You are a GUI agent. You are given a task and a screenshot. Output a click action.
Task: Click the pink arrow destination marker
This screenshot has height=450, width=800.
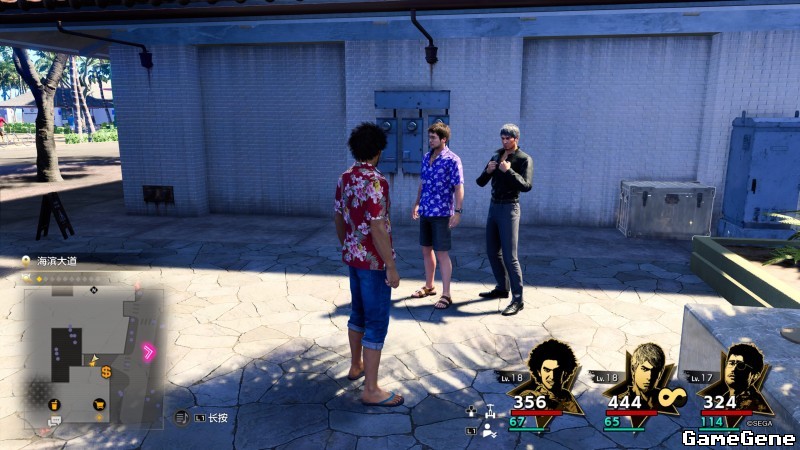coord(149,351)
